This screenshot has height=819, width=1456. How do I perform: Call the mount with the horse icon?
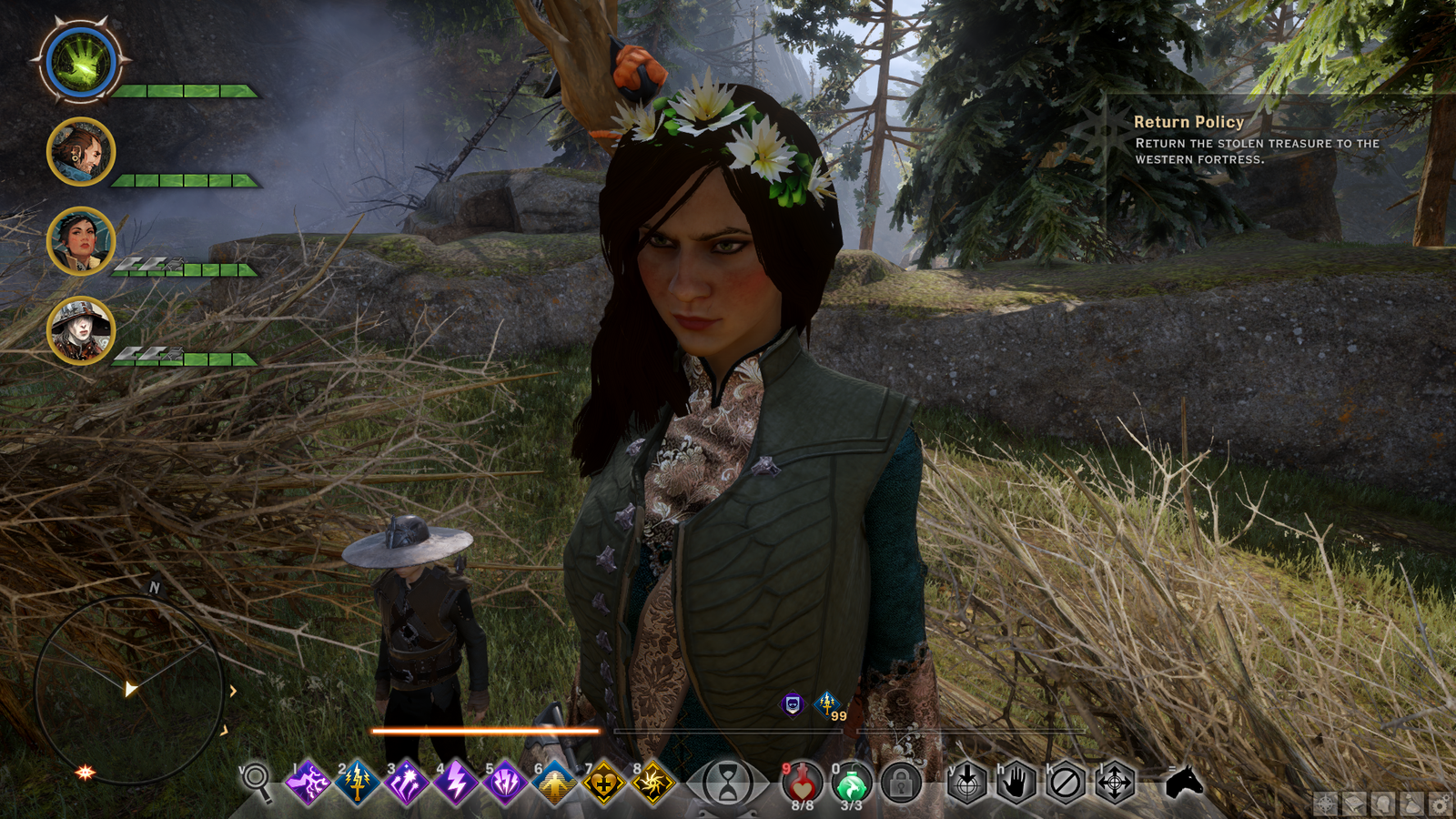[x=1184, y=781]
